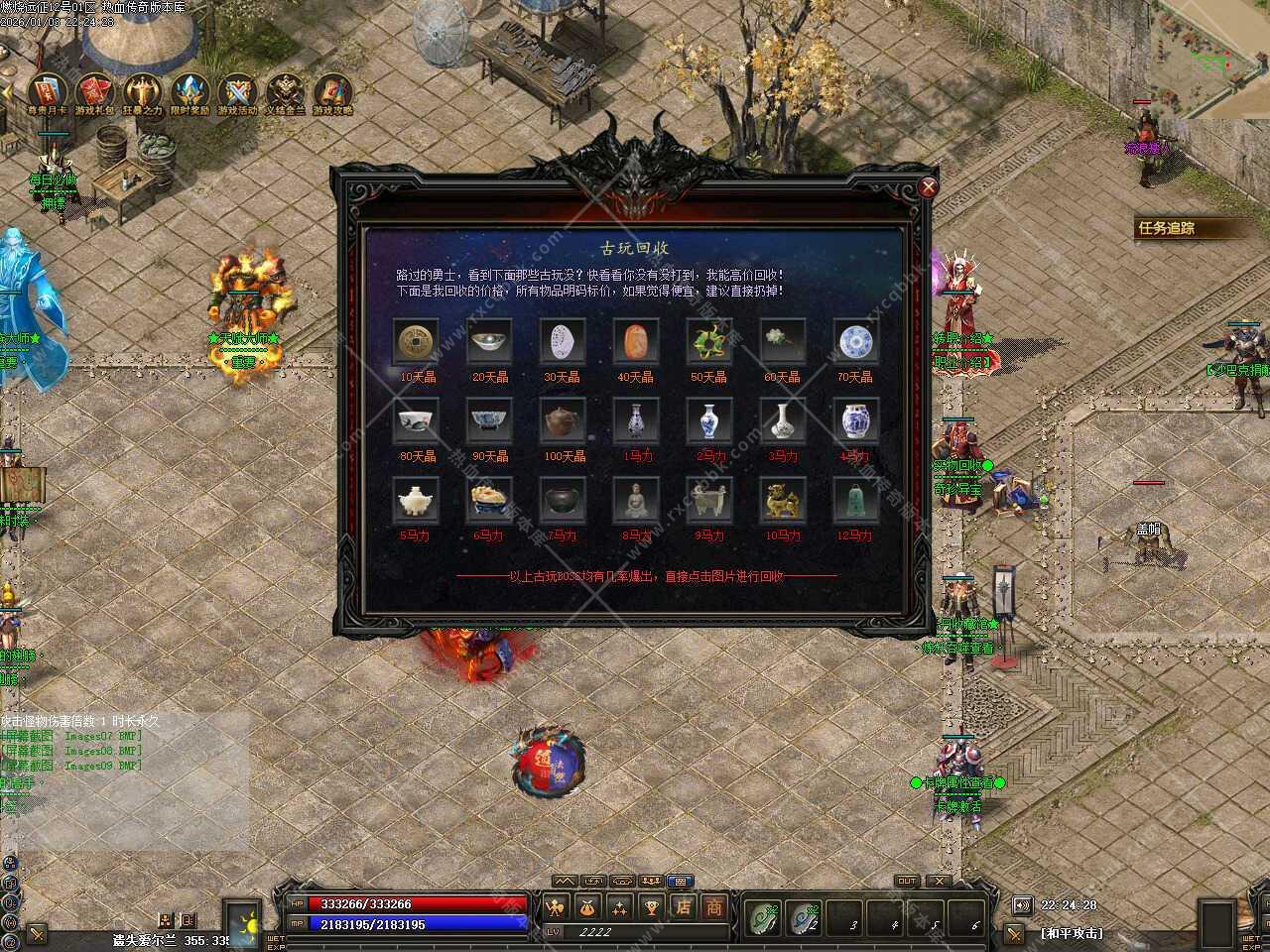Choose the orange jade stone for 40天晶
This screenshot has width=1270, height=952.
tap(636, 342)
